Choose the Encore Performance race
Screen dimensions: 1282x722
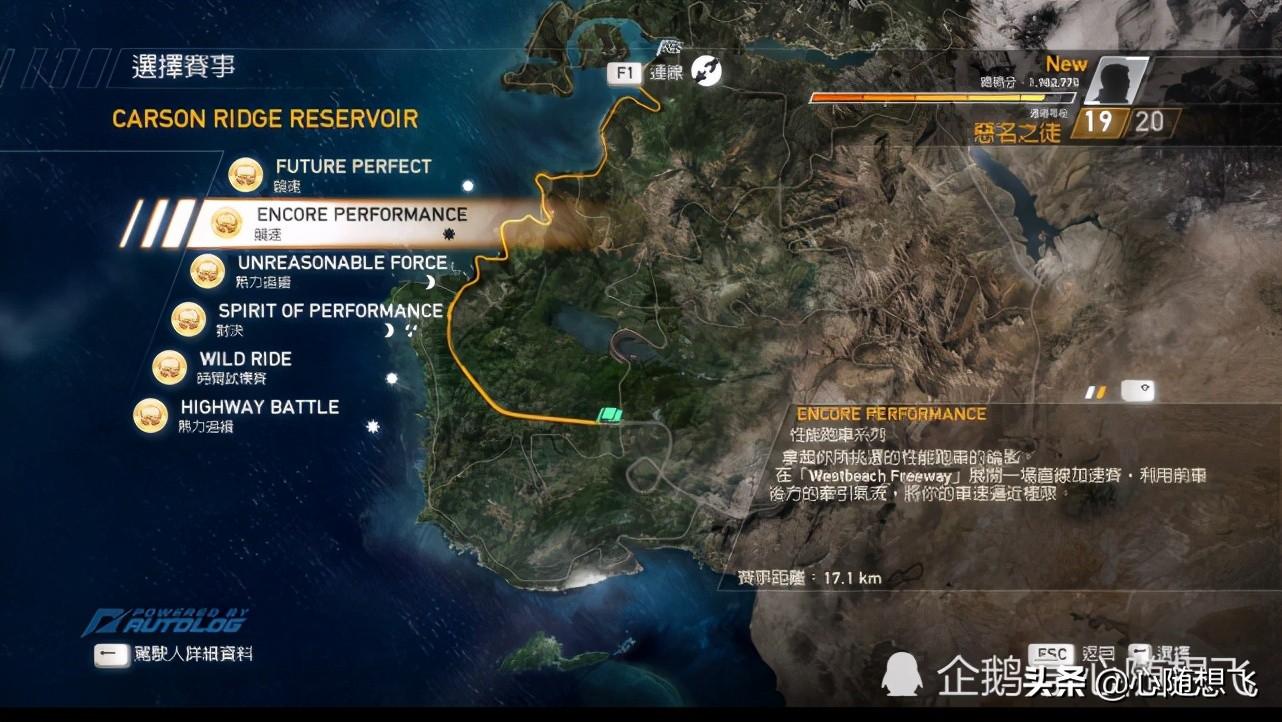(361, 216)
